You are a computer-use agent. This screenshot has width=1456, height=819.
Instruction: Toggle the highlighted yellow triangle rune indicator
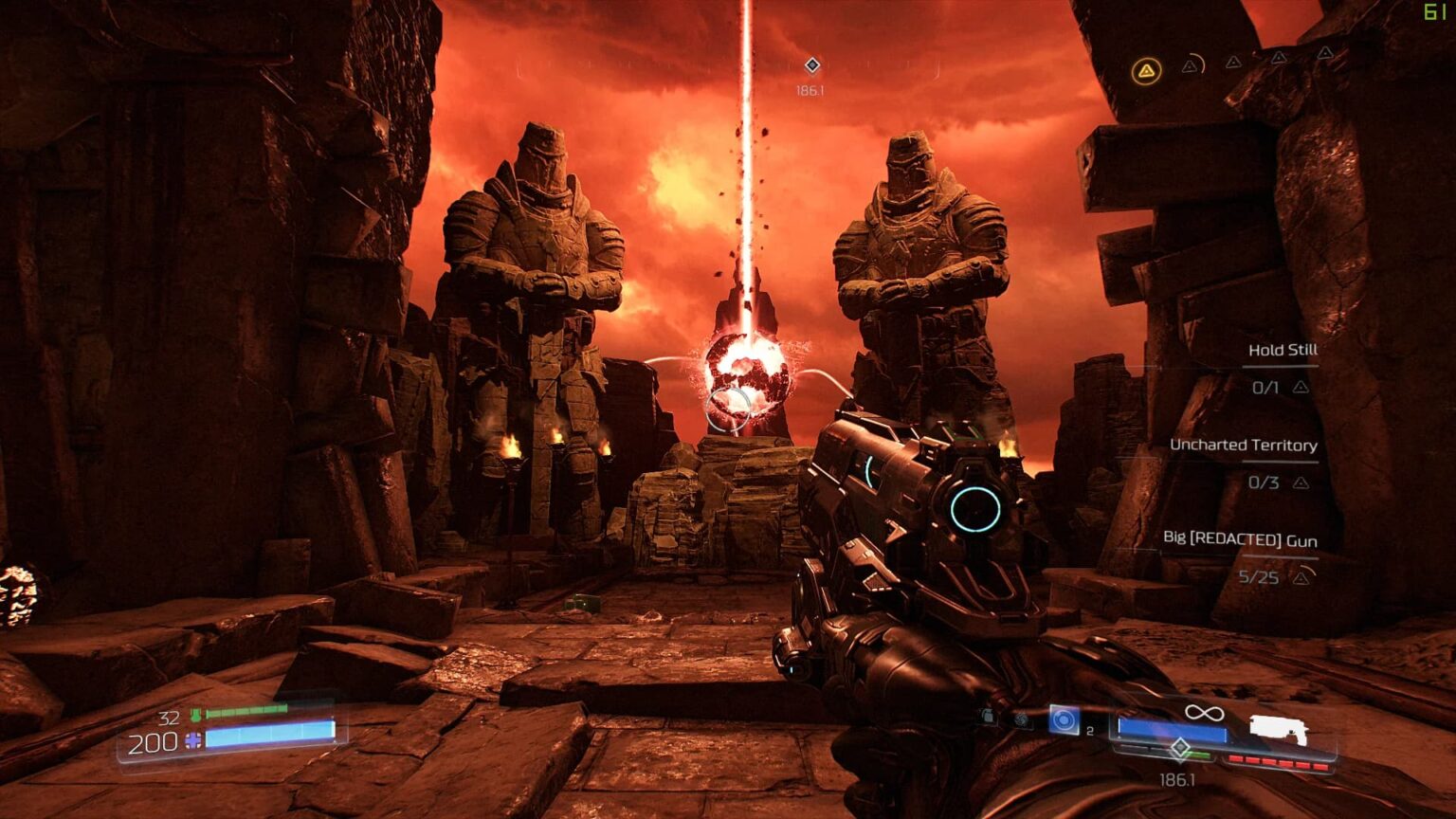[1146, 71]
